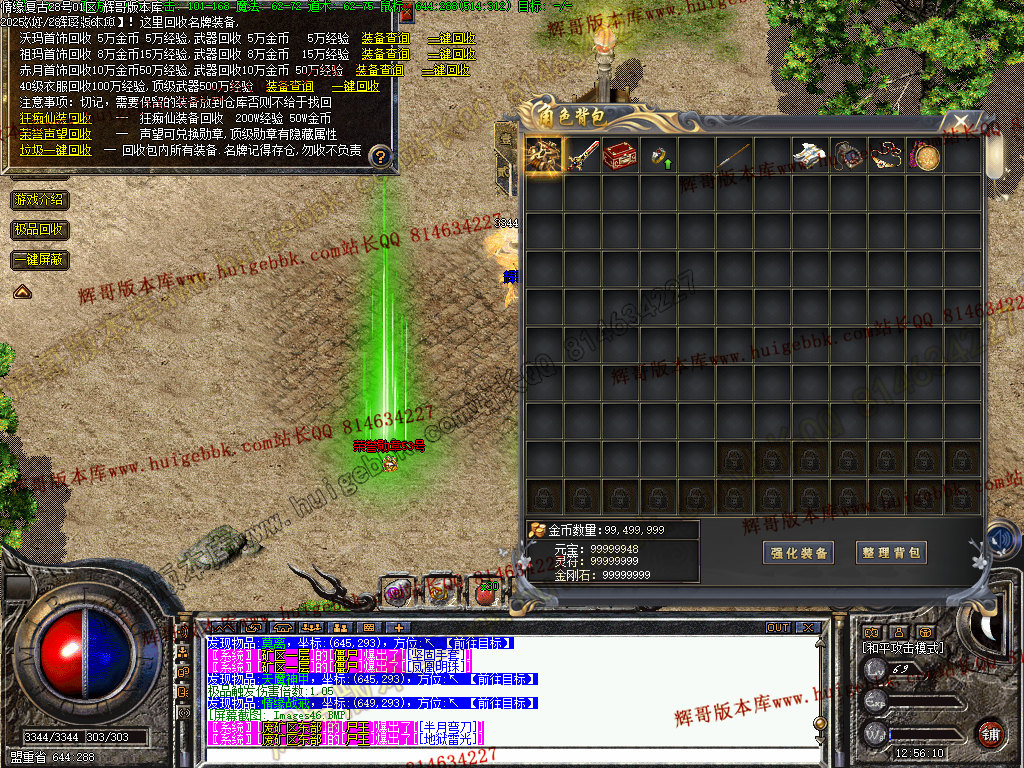Click the 狂痴仙装回收 link
Image resolution: width=1024 pixels, height=768 pixels.
pyautogui.click(x=55, y=118)
